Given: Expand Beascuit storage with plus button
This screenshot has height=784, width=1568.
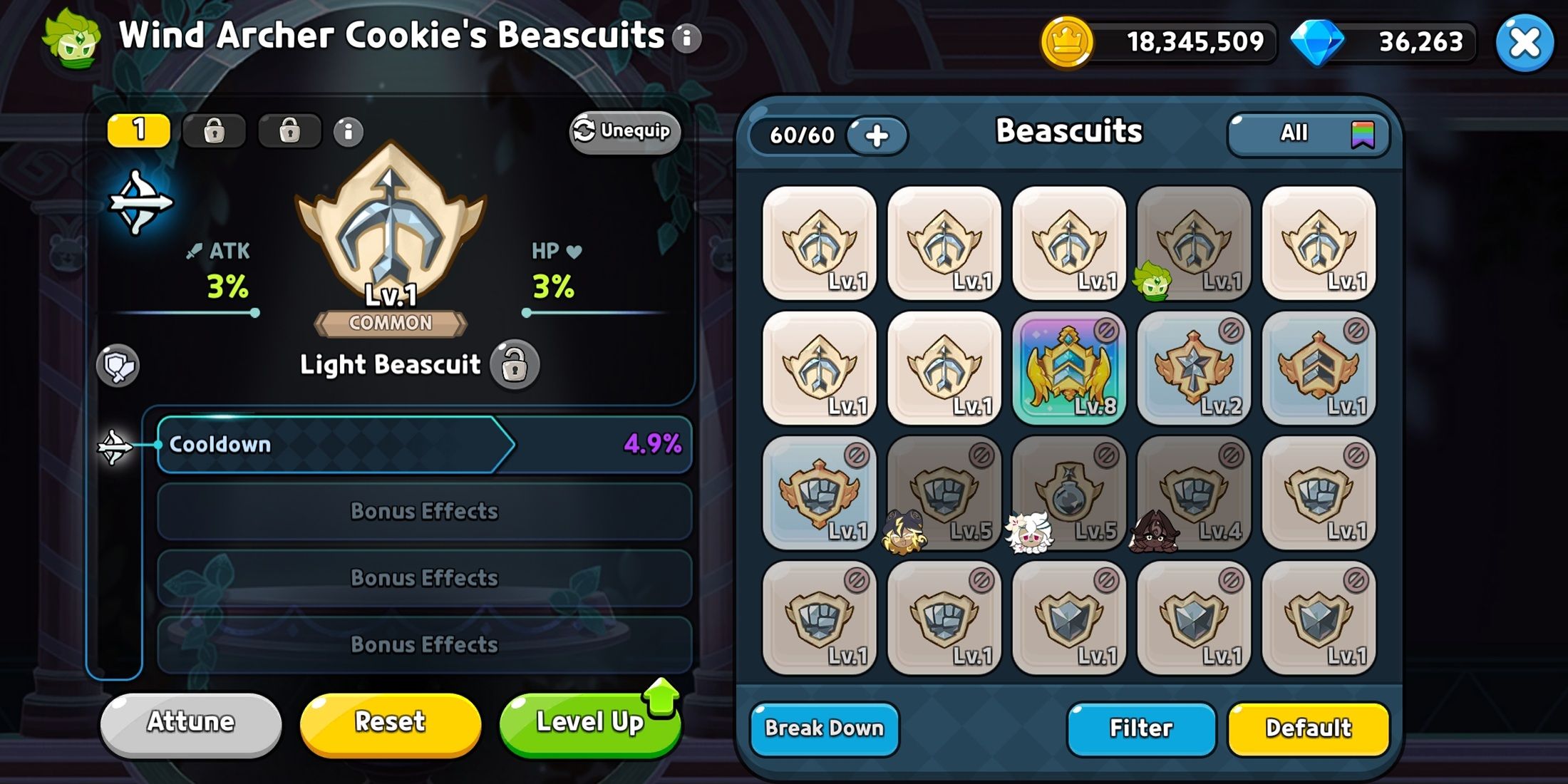Looking at the screenshot, I should (877, 135).
